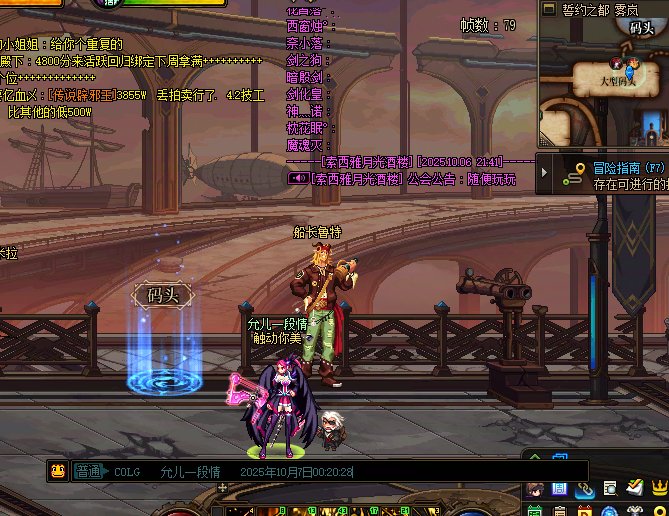Image resolution: width=669 pixels, height=516 pixels.
Task: Click the emoji face button in chat bar
Action: (58, 471)
